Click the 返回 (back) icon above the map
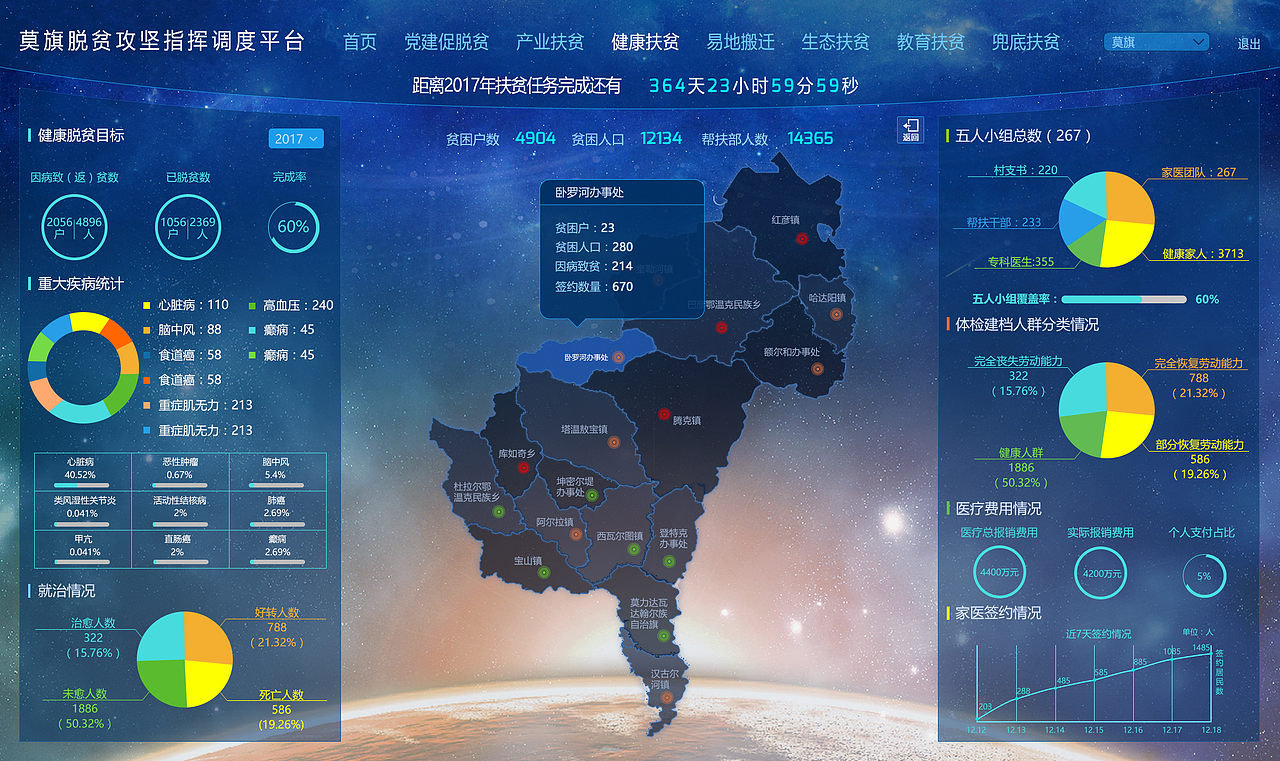The height and width of the screenshot is (761, 1280). tap(911, 131)
